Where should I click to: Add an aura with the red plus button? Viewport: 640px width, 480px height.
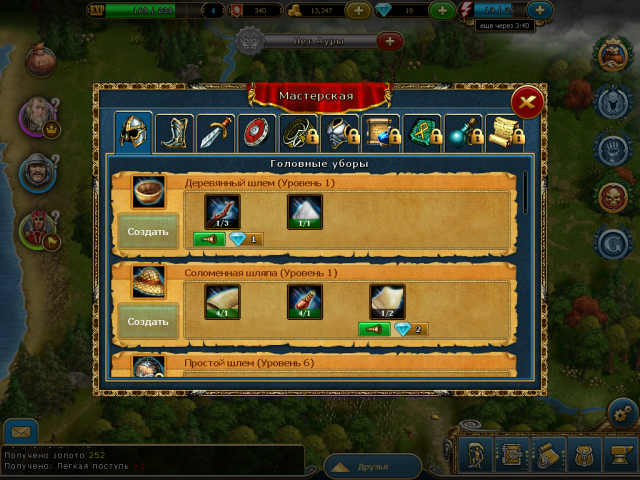[389, 41]
